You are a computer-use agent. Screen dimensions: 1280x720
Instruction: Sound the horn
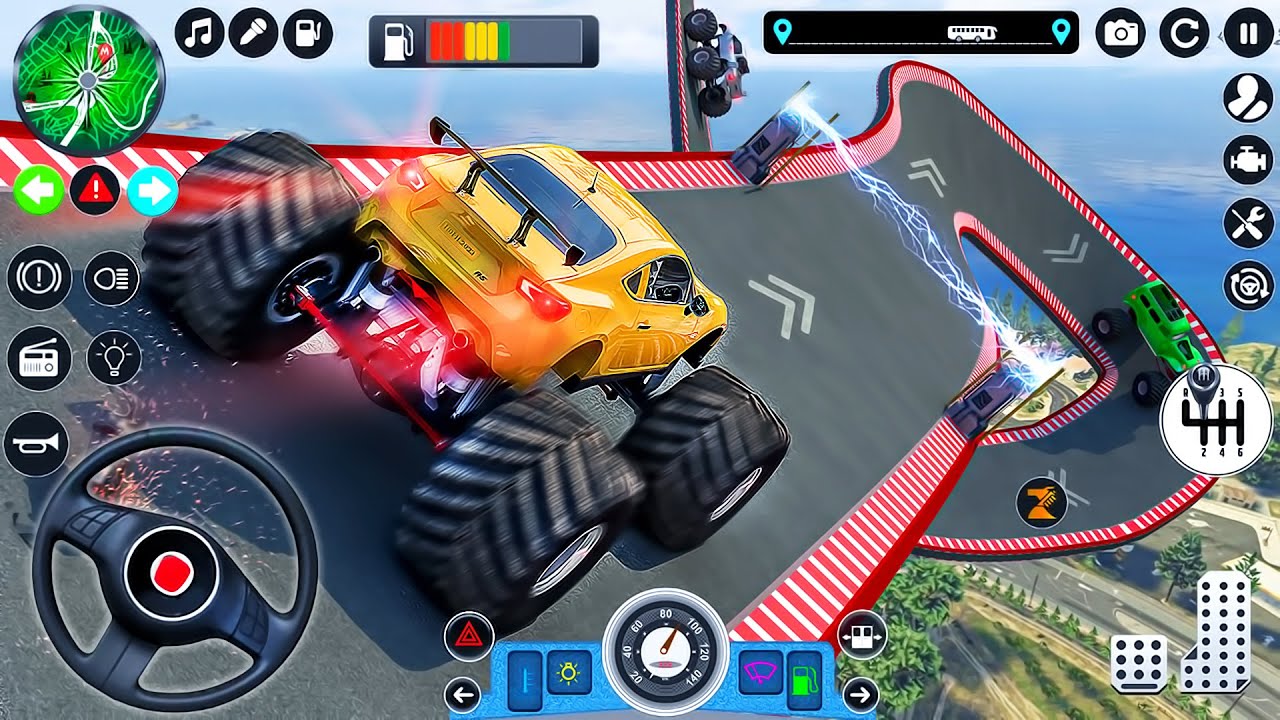(36, 443)
